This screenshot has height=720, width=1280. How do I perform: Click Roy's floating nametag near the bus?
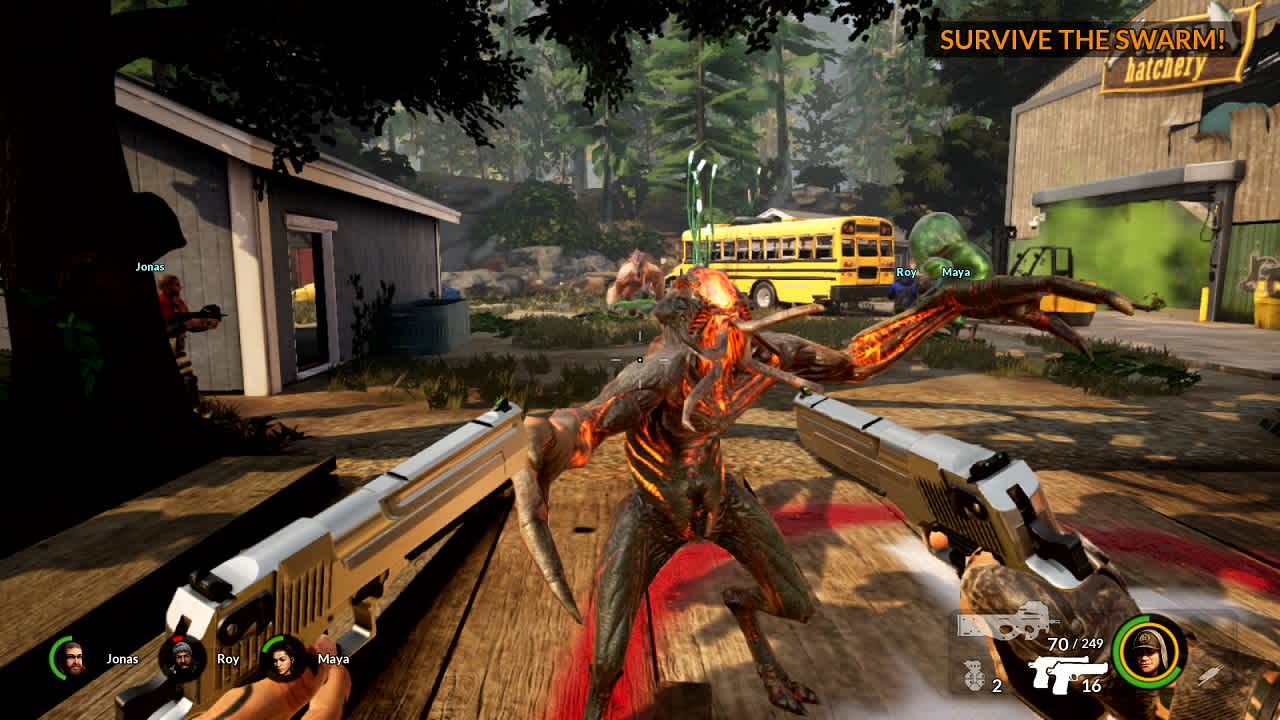pyautogui.click(x=908, y=271)
